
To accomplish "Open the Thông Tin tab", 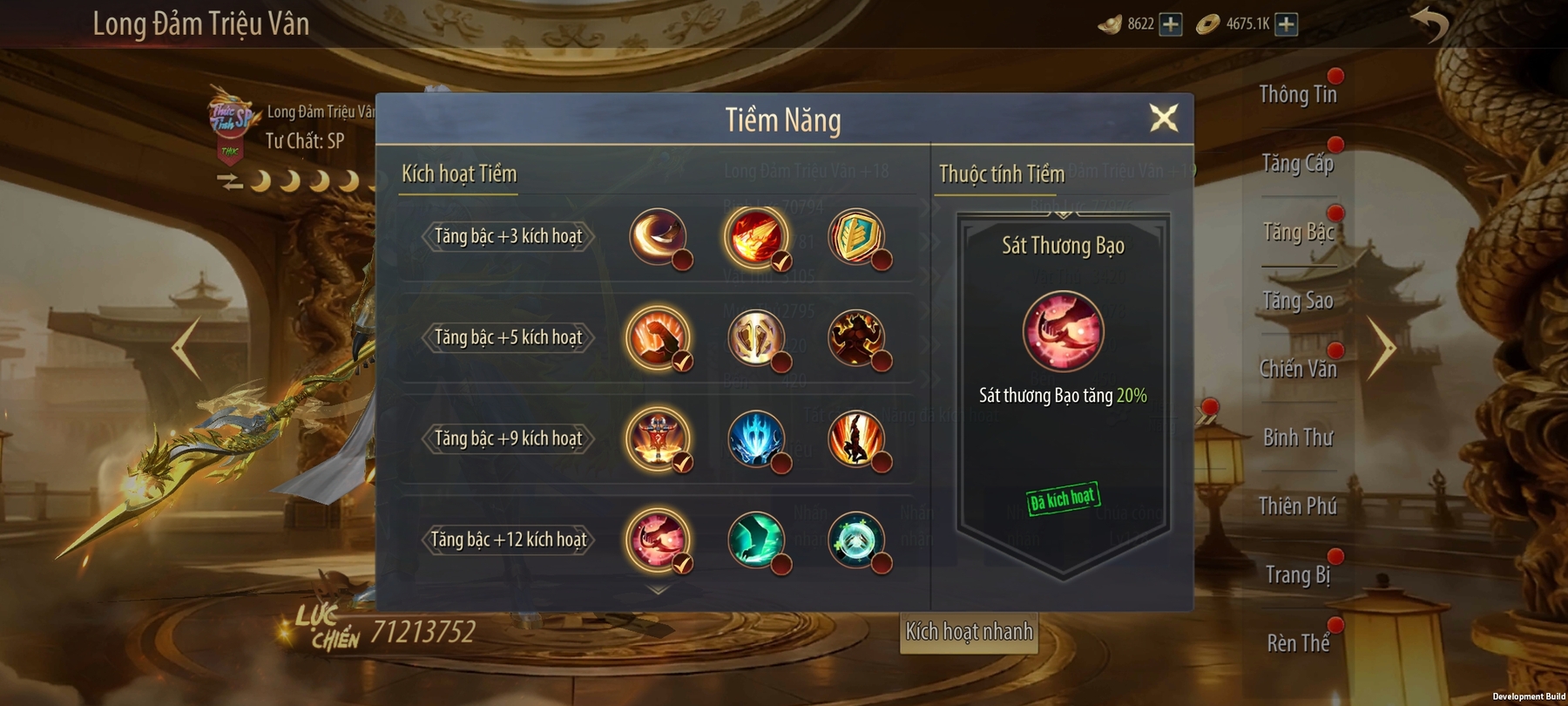I will point(1297,95).
